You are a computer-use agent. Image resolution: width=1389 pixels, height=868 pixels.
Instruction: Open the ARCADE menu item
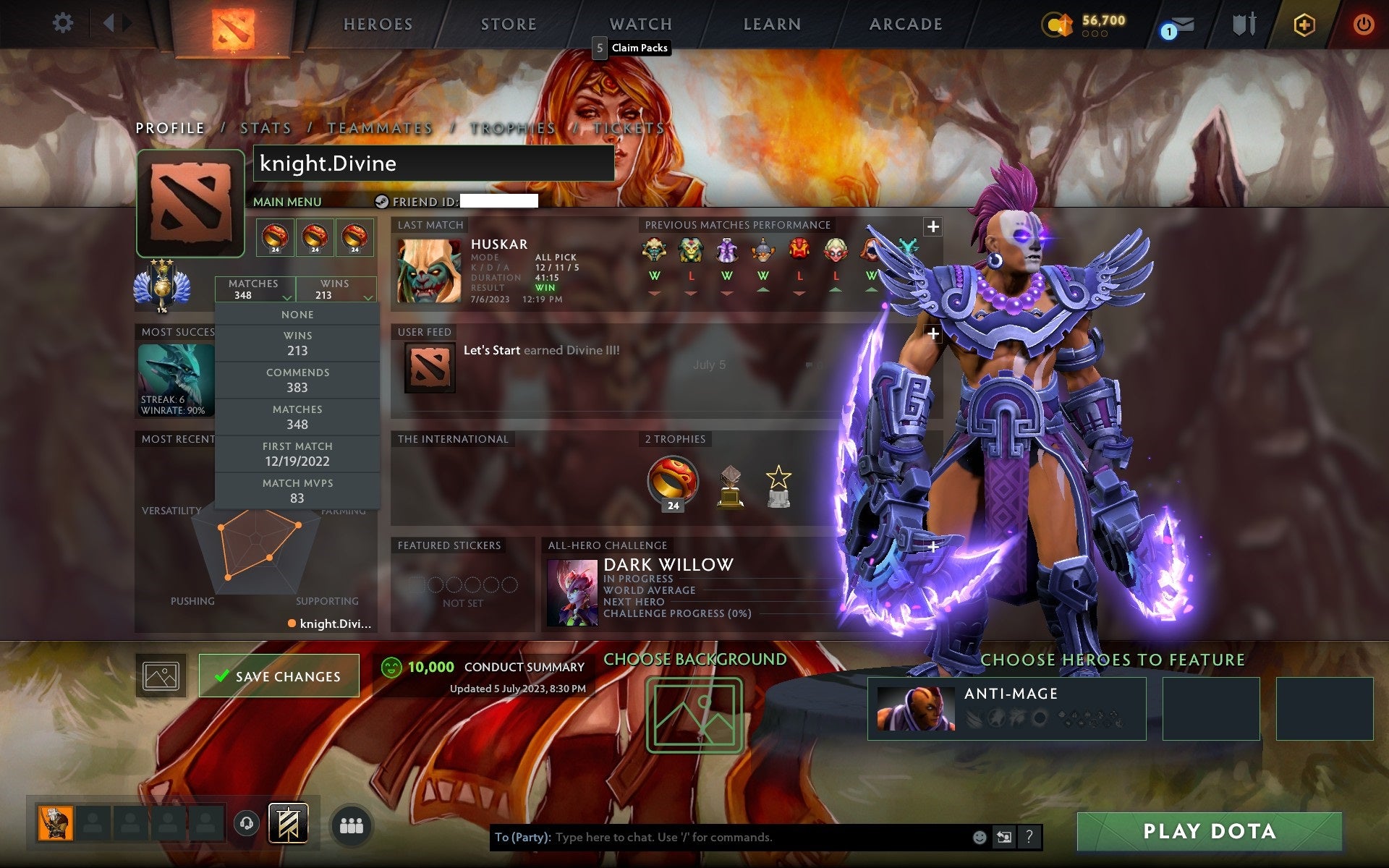904,24
